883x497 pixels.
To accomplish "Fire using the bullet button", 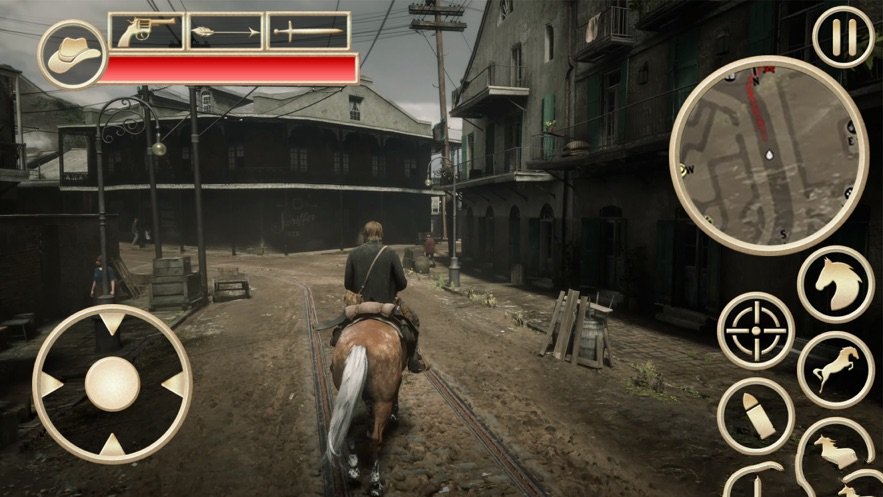I will (756, 415).
